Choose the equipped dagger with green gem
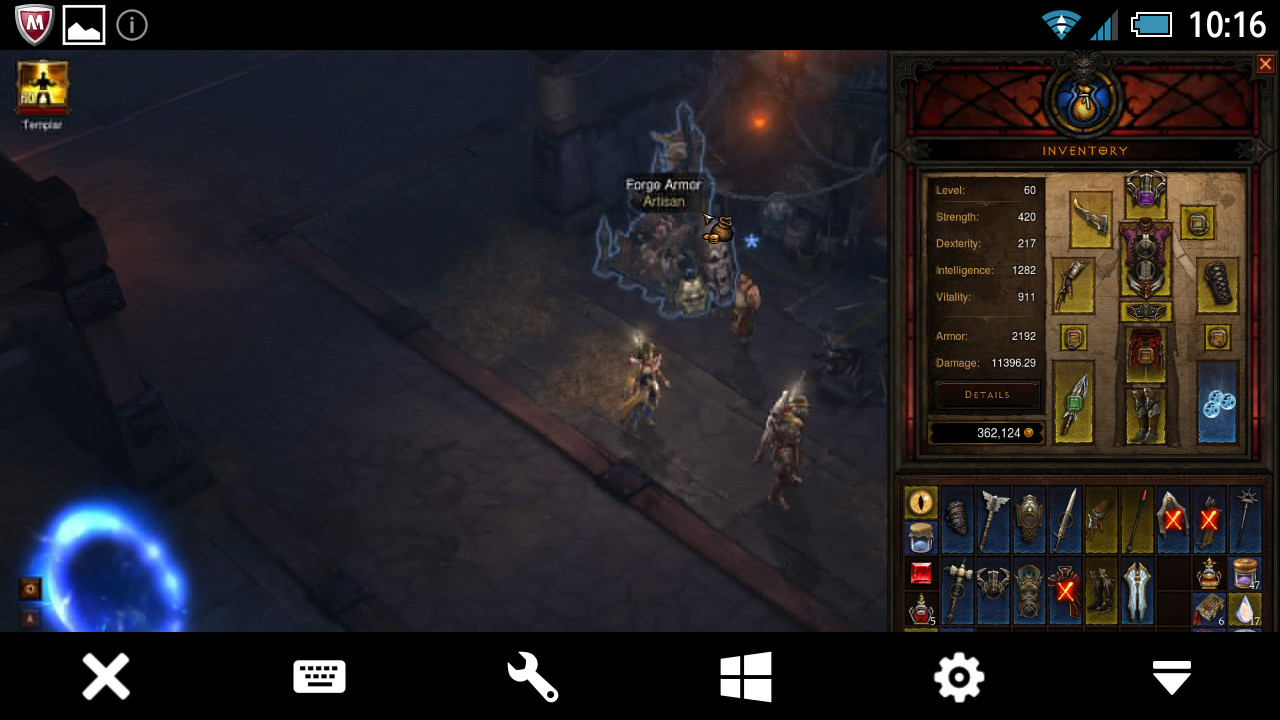This screenshot has width=1280, height=720. tap(1073, 402)
